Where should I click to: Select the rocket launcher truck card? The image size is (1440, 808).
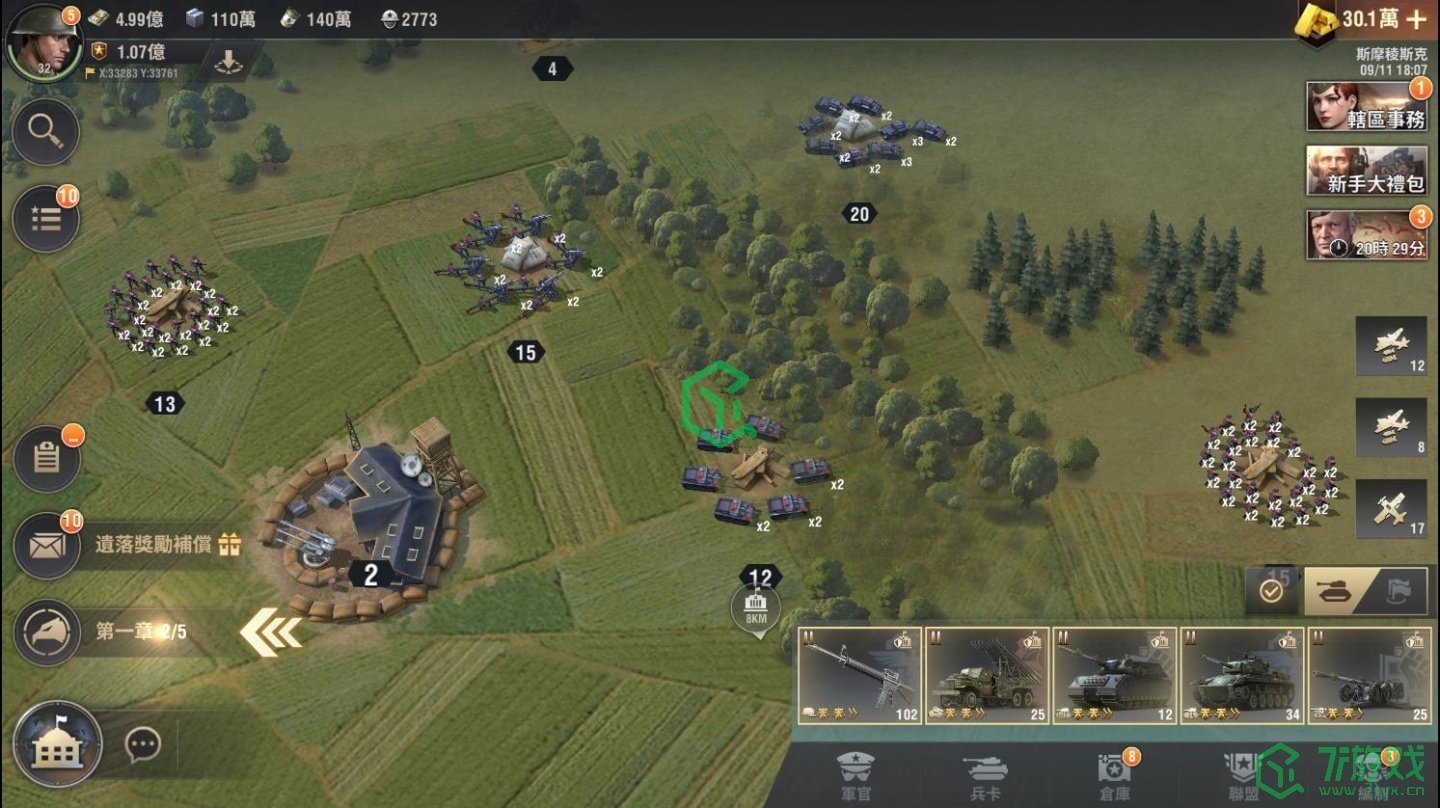[987, 676]
